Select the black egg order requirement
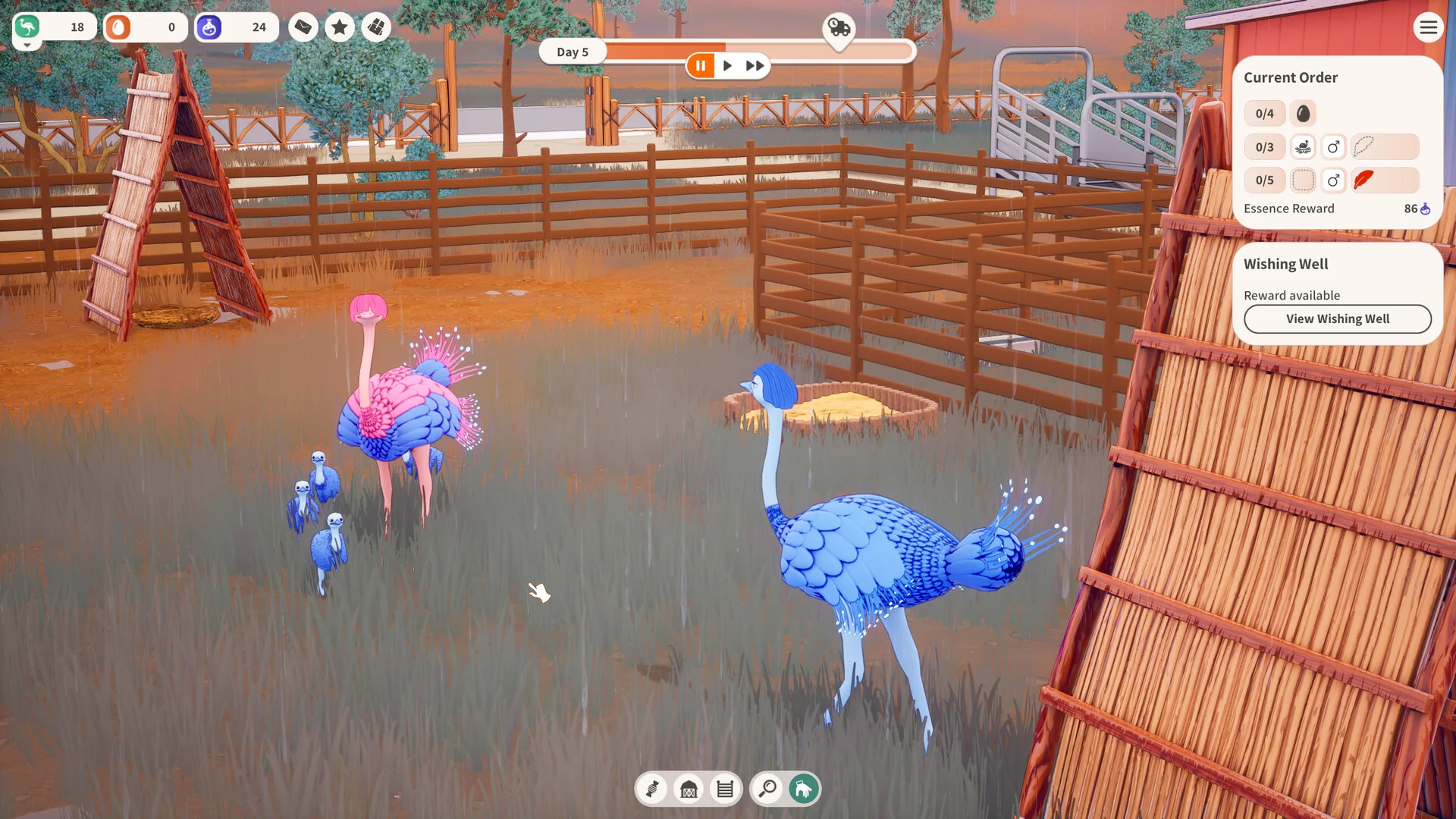This screenshot has width=1456, height=819. tap(1303, 114)
